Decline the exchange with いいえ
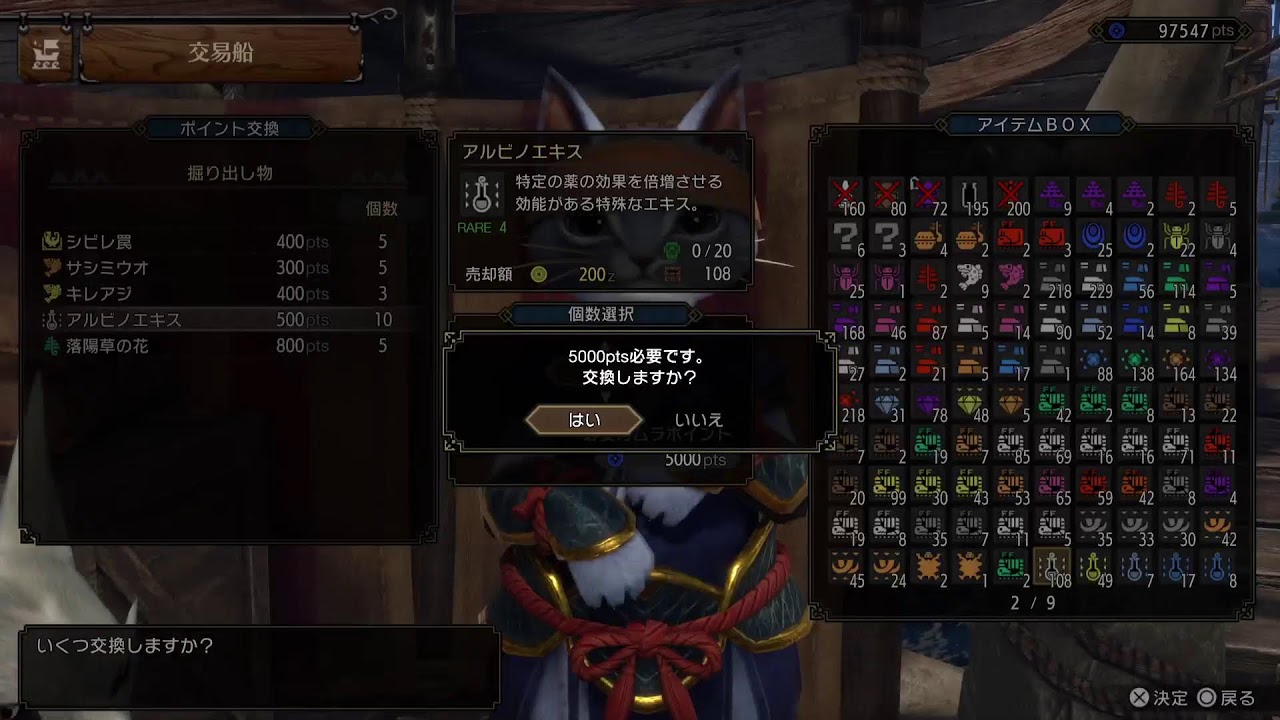The image size is (1280, 720). tap(698, 420)
